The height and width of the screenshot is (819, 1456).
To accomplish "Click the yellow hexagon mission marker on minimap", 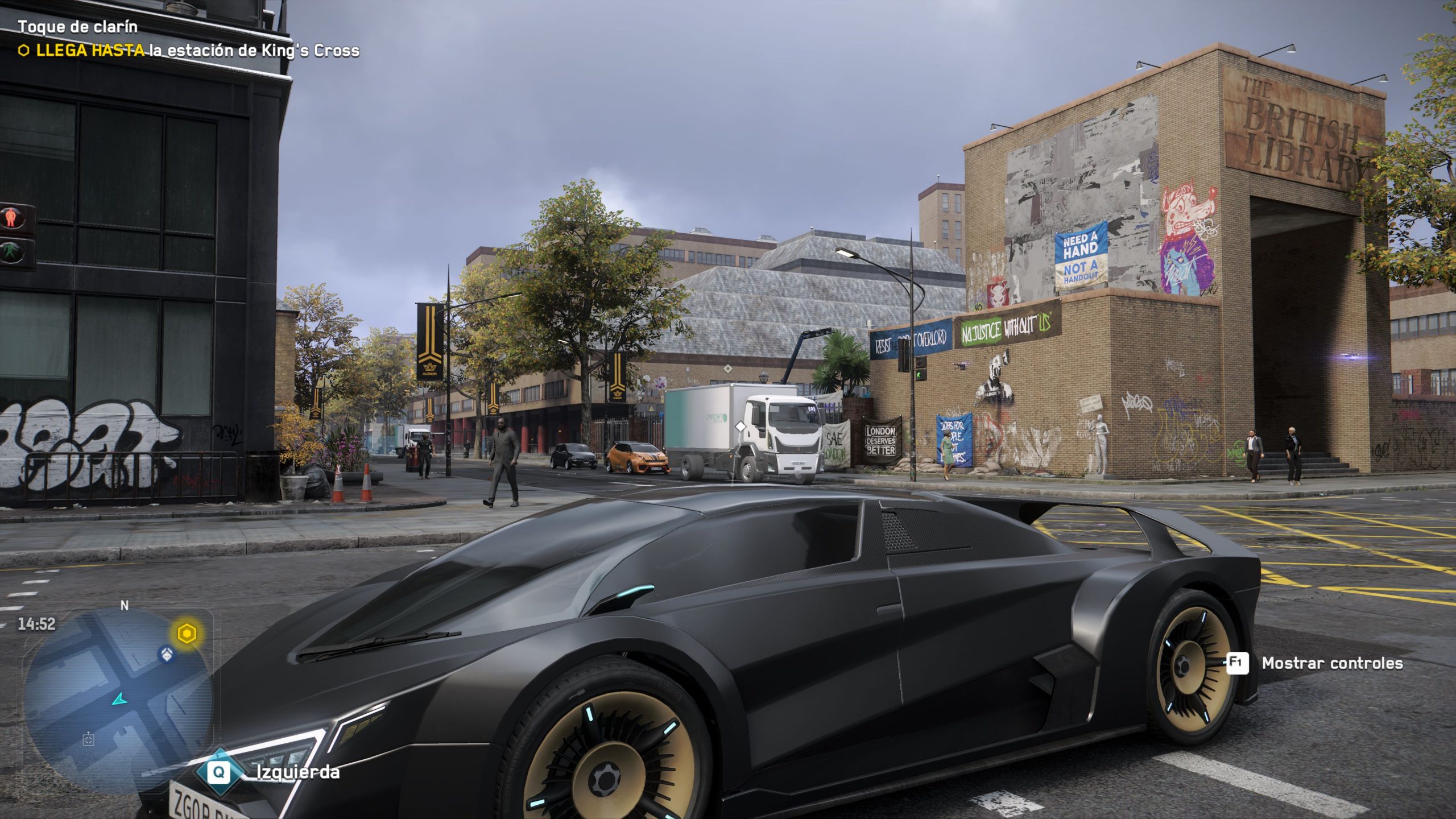I will coord(187,632).
